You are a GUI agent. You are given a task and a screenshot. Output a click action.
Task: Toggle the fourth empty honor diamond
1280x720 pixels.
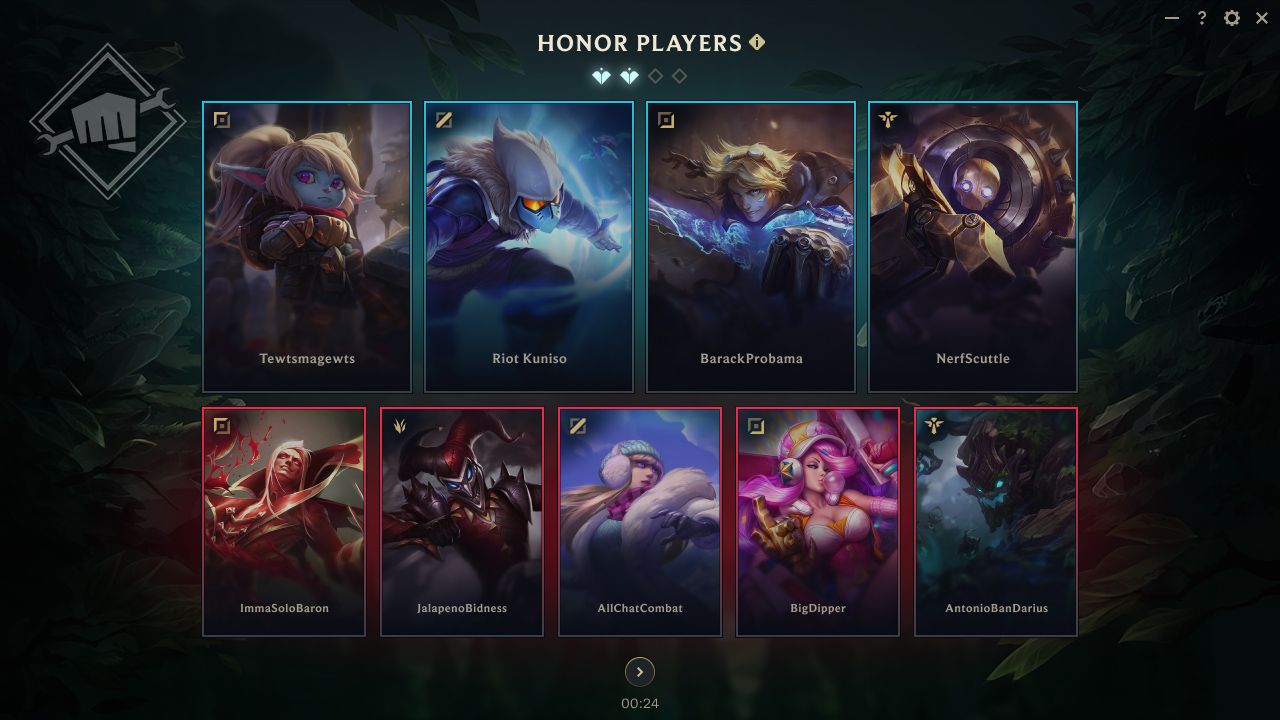pyautogui.click(x=680, y=75)
